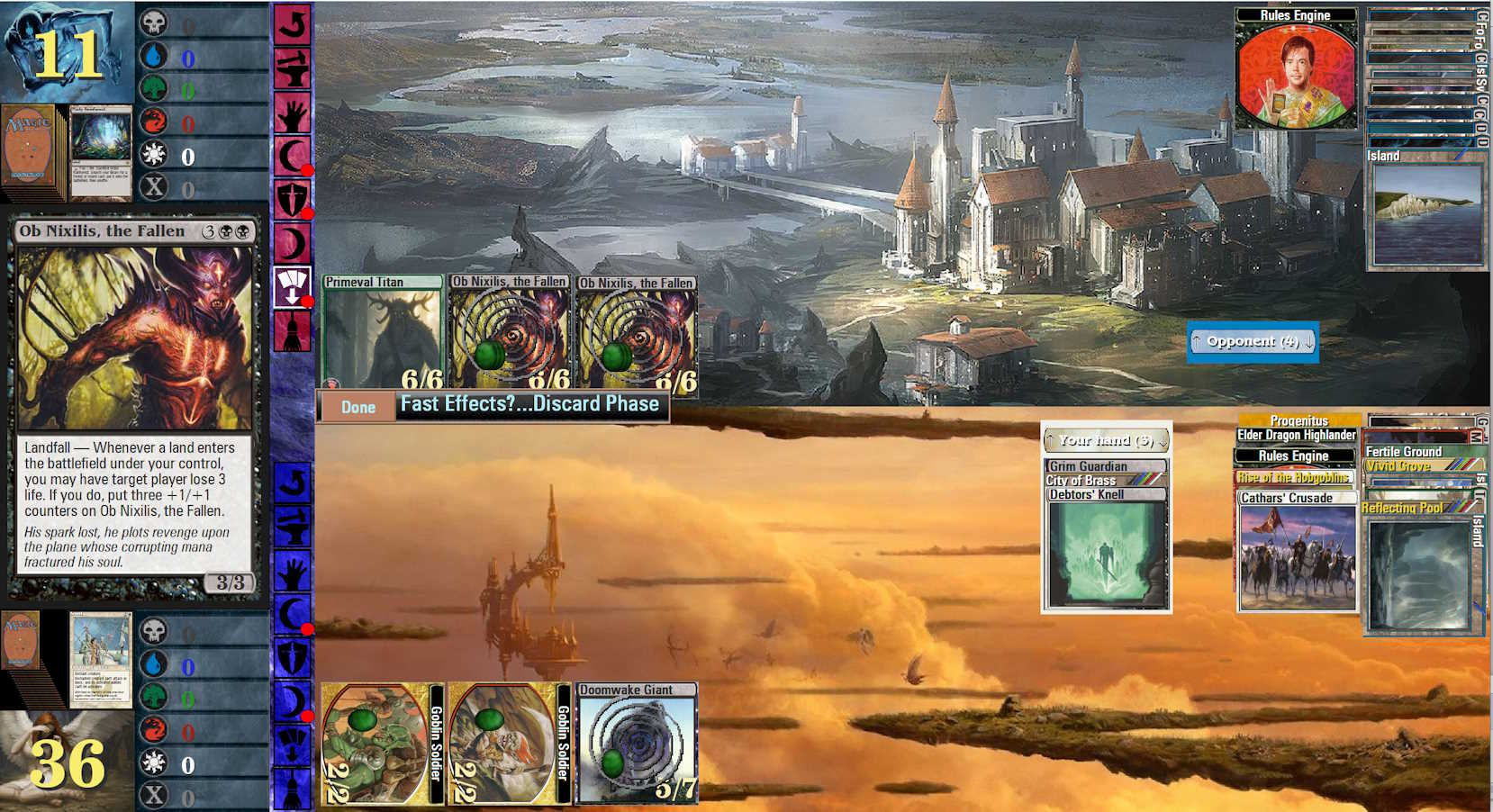This screenshot has width=1493, height=812.
Task: Open the opponent's graveyard card thumbnail
Action: point(101,151)
